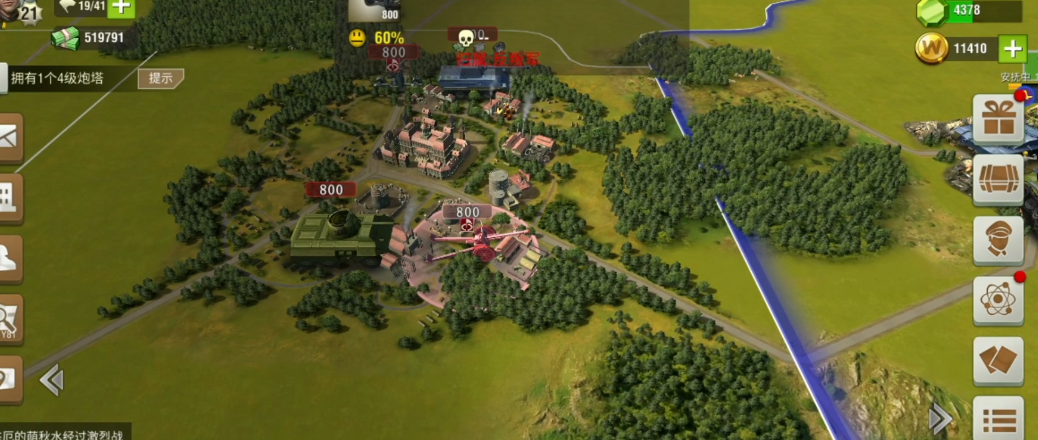The width and height of the screenshot is (1038, 440).
Task: Open the list menu icon
Action: click(998, 418)
